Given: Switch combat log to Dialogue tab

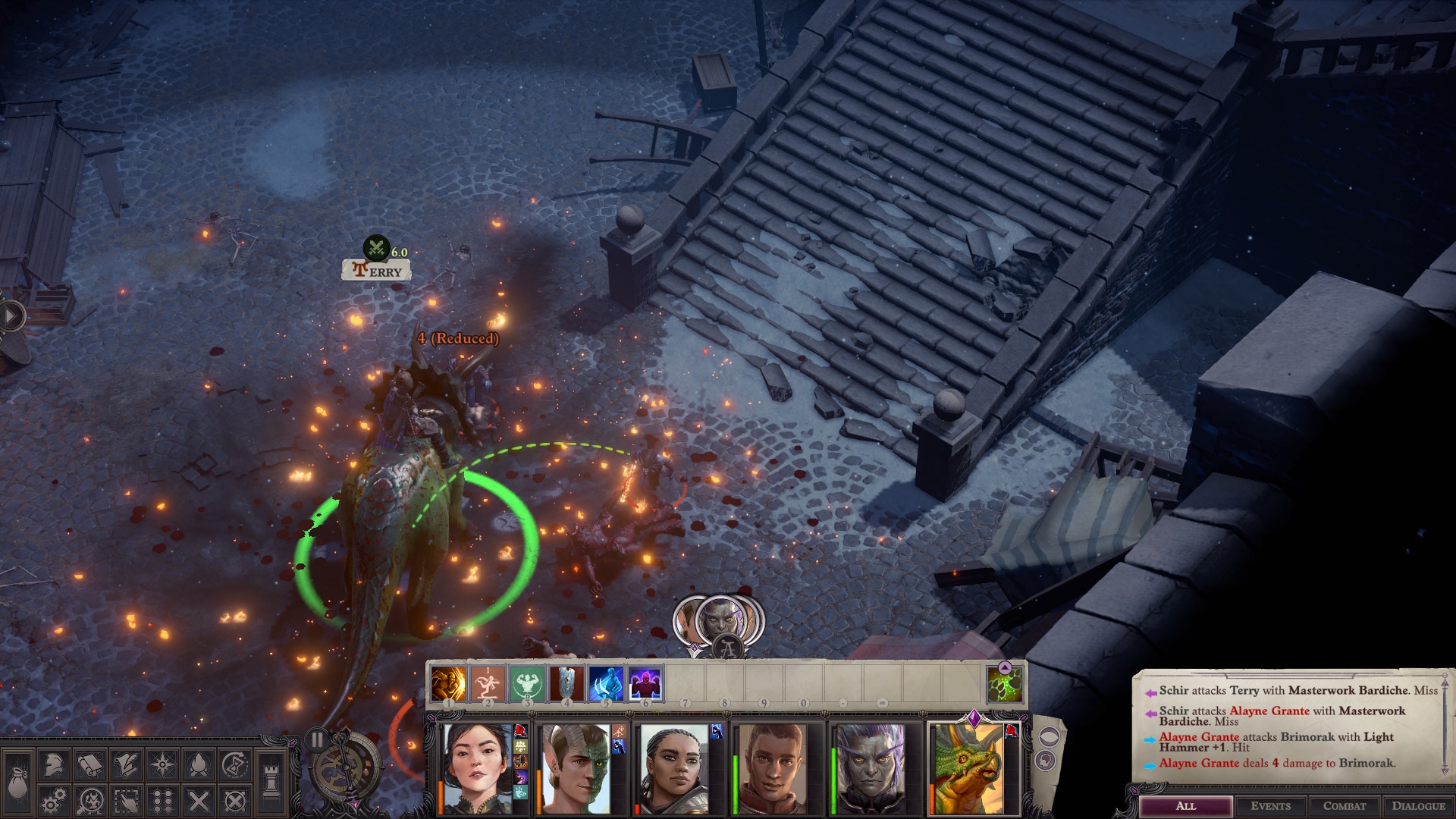Looking at the screenshot, I should click(x=1418, y=806).
